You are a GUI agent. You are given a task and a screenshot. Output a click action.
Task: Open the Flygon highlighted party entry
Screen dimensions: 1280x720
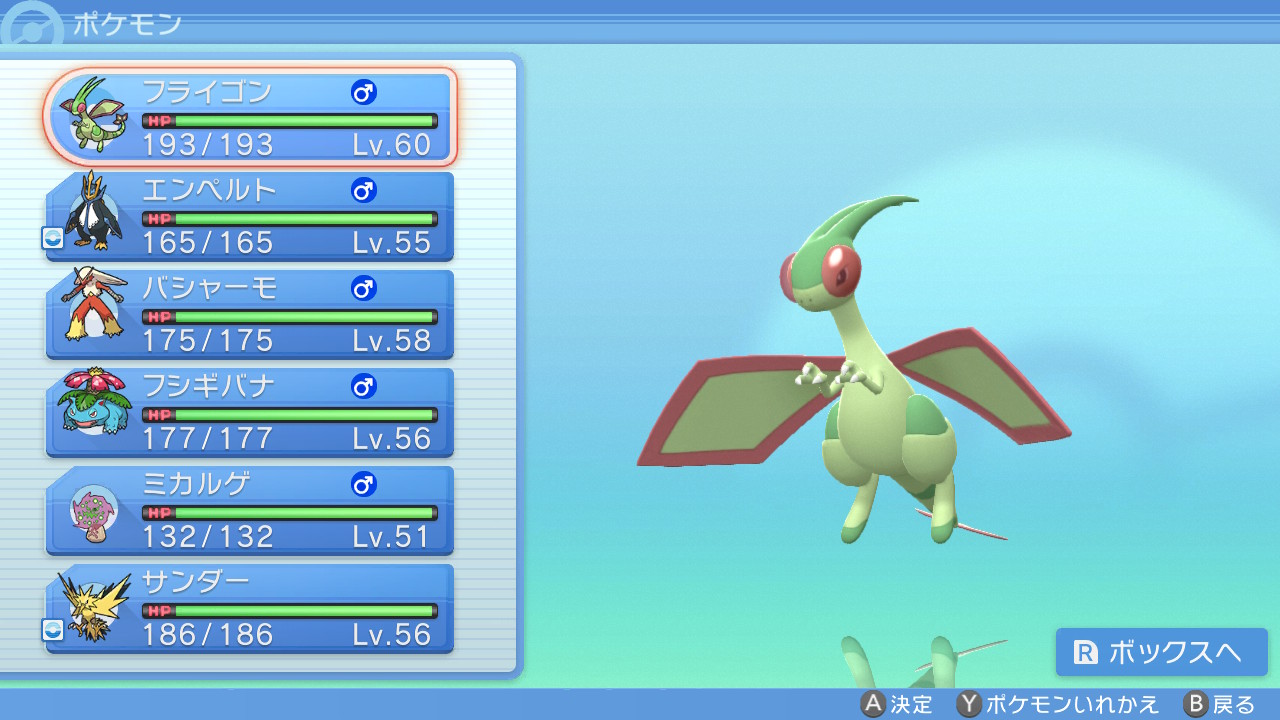tap(250, 115)
